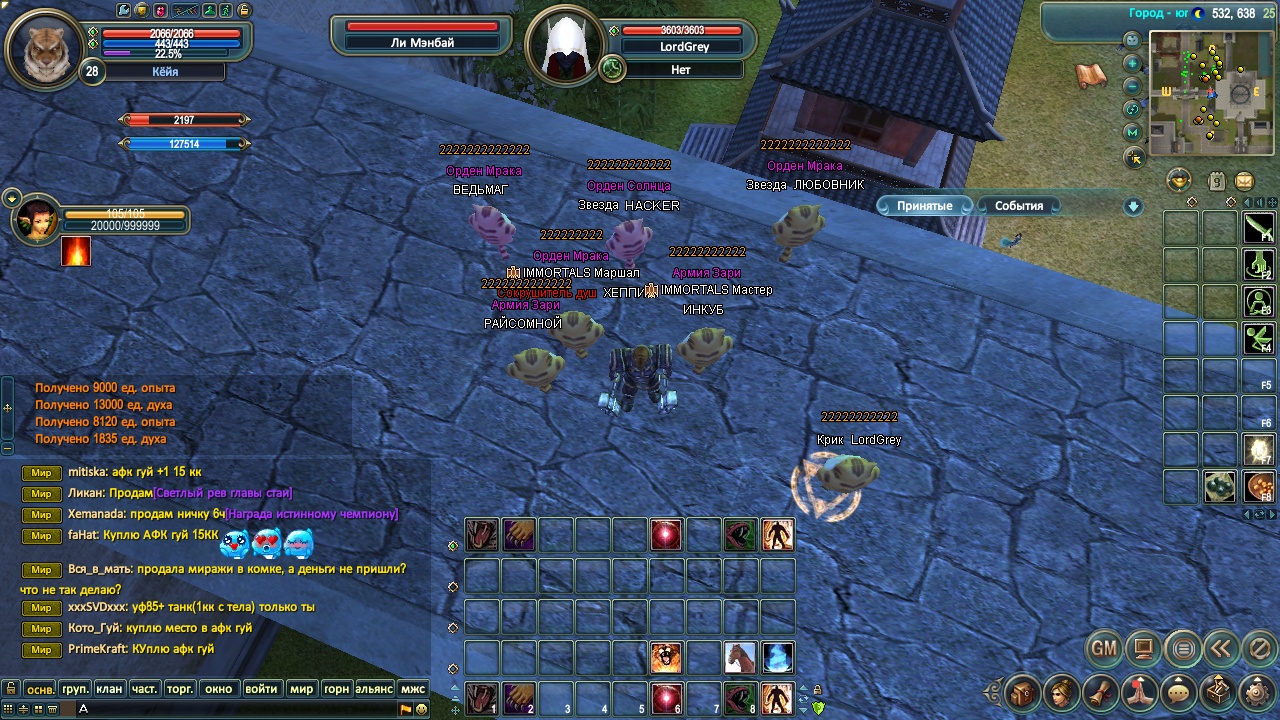
Task: Open the mail envelope icon
Action: 1244,181
